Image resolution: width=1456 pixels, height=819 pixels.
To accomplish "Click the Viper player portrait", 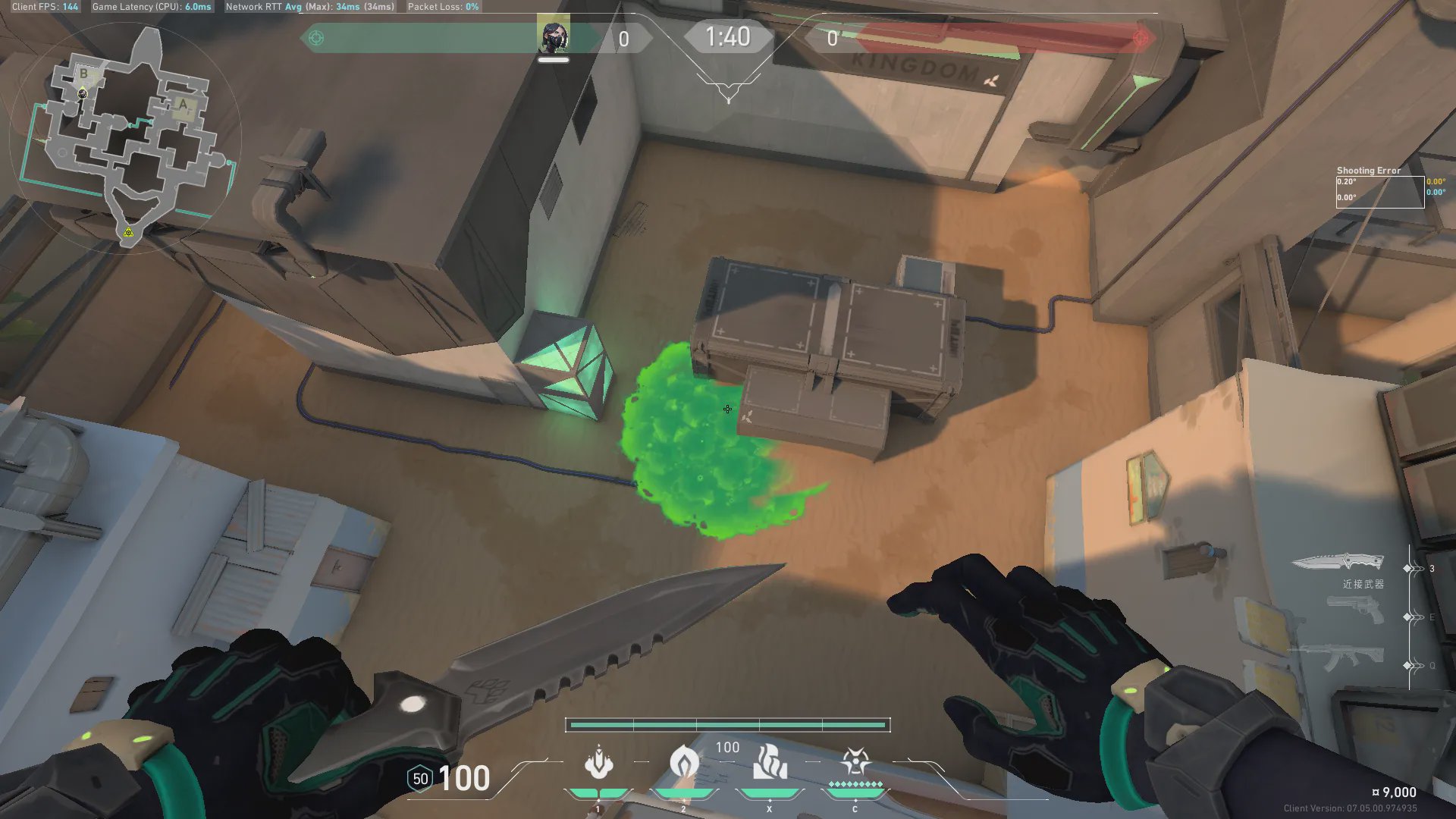I will (x=553, y=36).
